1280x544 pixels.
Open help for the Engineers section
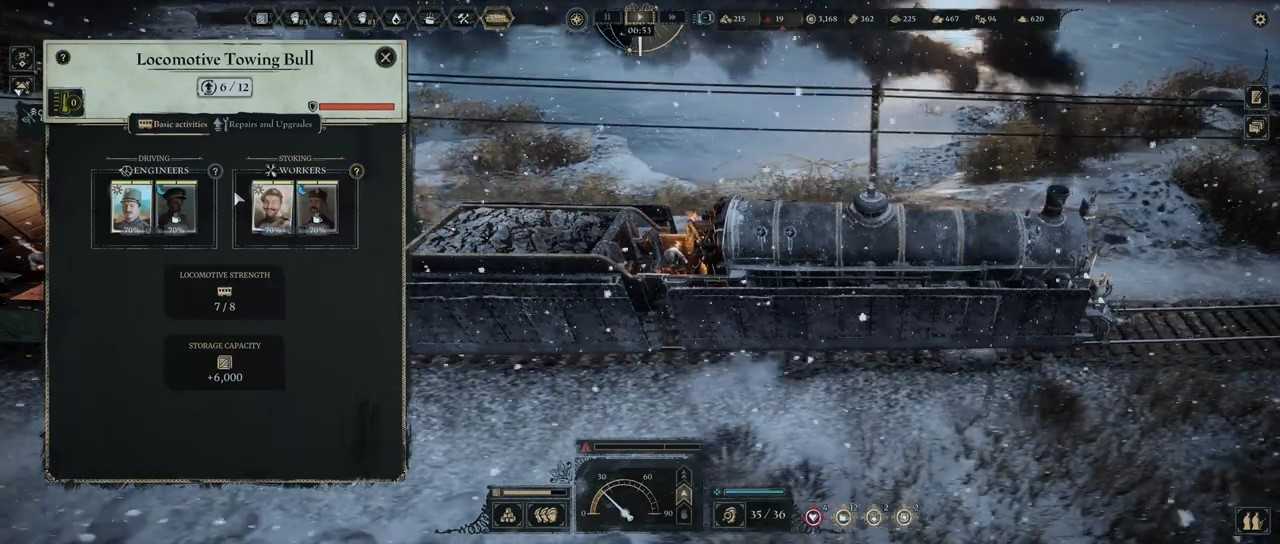coord(215,172)
